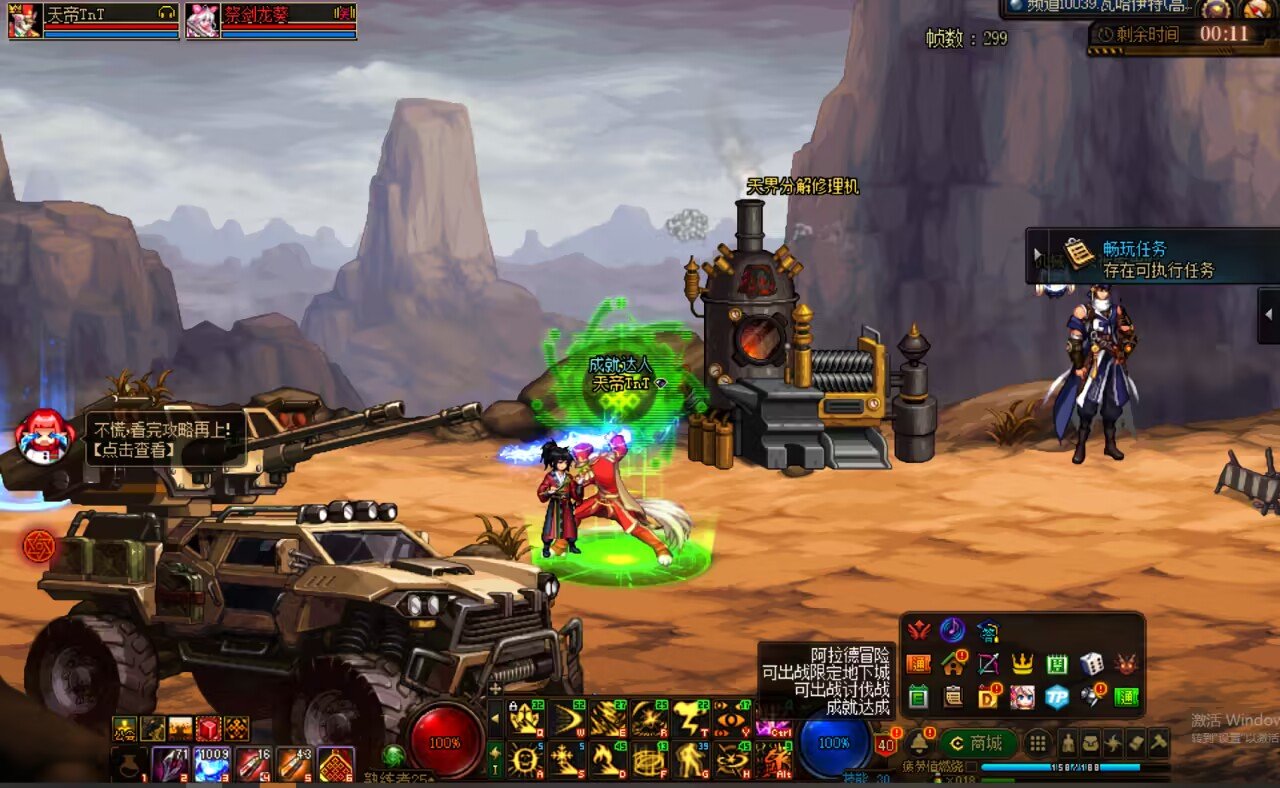The height and width of the screenshot is (788, 1280).
Task: Open the backpack inventory icon
Action: pyautogui.click(x=1091, y=743)
